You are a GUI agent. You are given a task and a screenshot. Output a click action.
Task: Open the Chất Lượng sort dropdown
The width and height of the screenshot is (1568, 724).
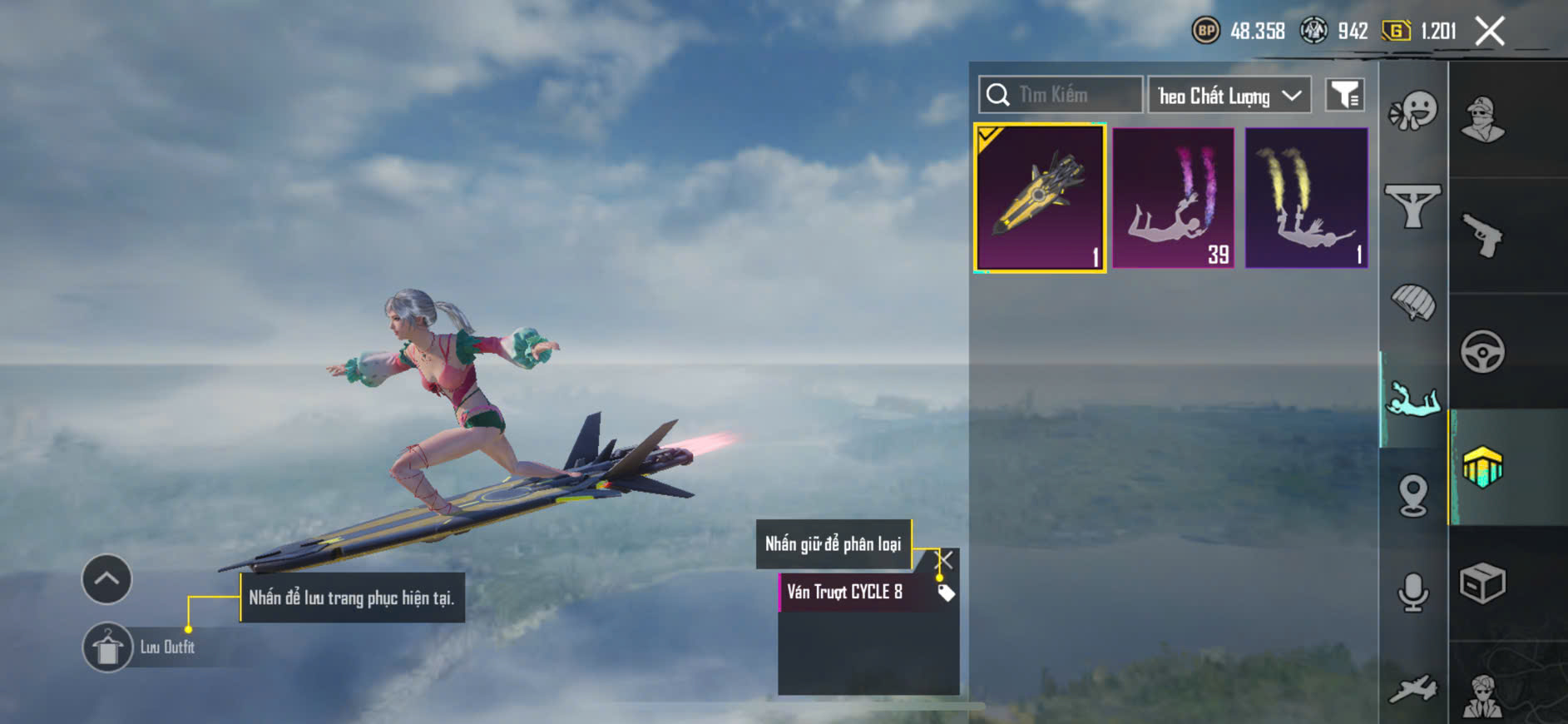pyautogui.click(x=1229, y=96)
